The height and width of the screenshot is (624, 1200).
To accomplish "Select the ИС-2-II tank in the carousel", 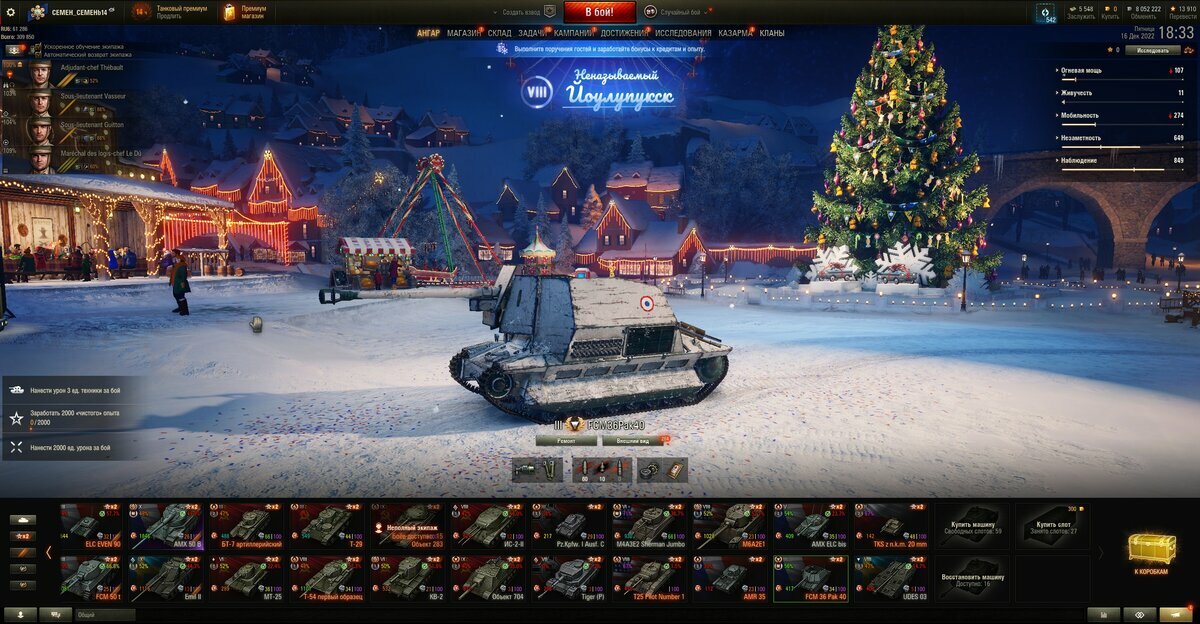I will coord(488,525).
